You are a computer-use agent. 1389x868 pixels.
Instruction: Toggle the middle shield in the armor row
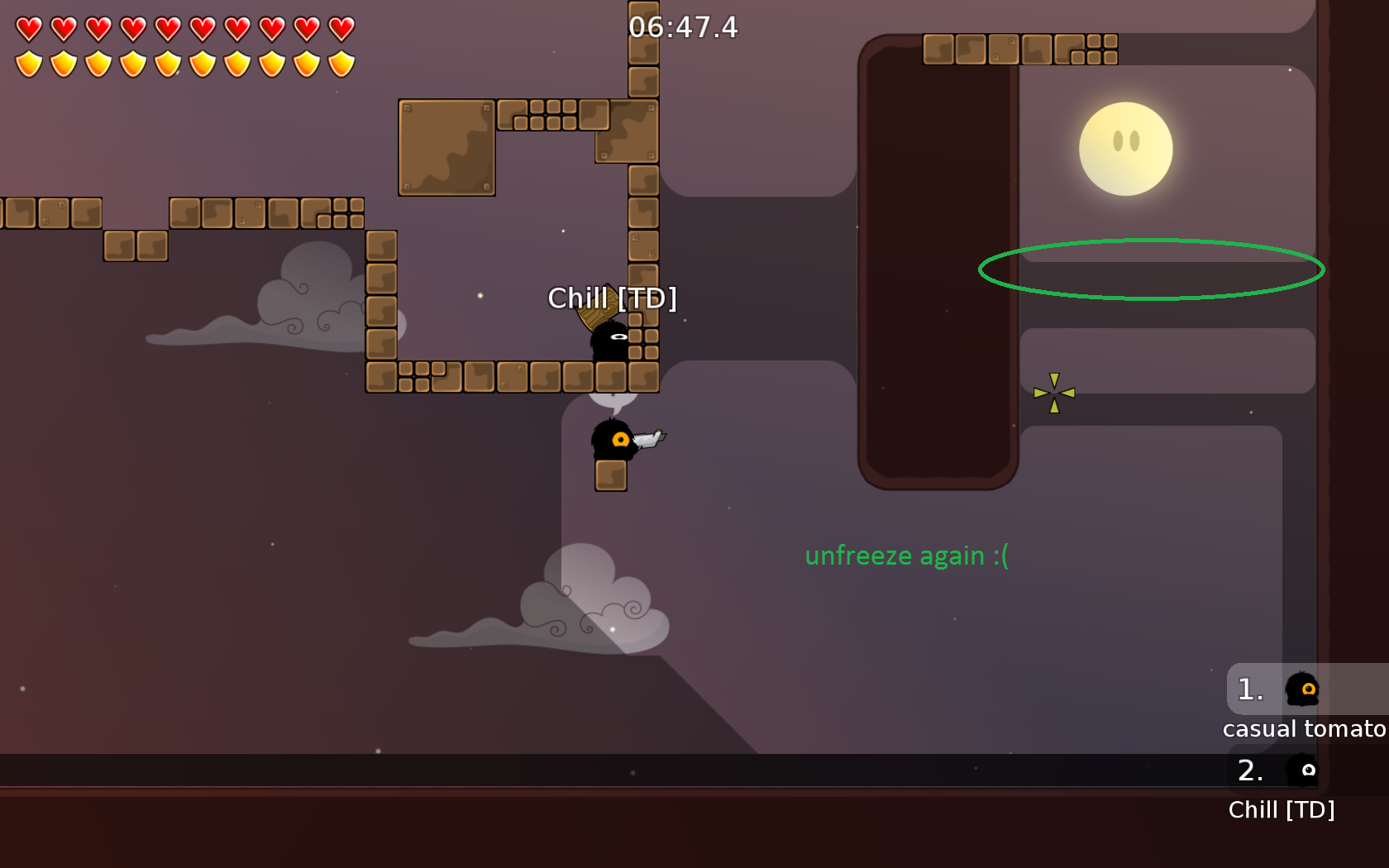[x=168, y=61]
